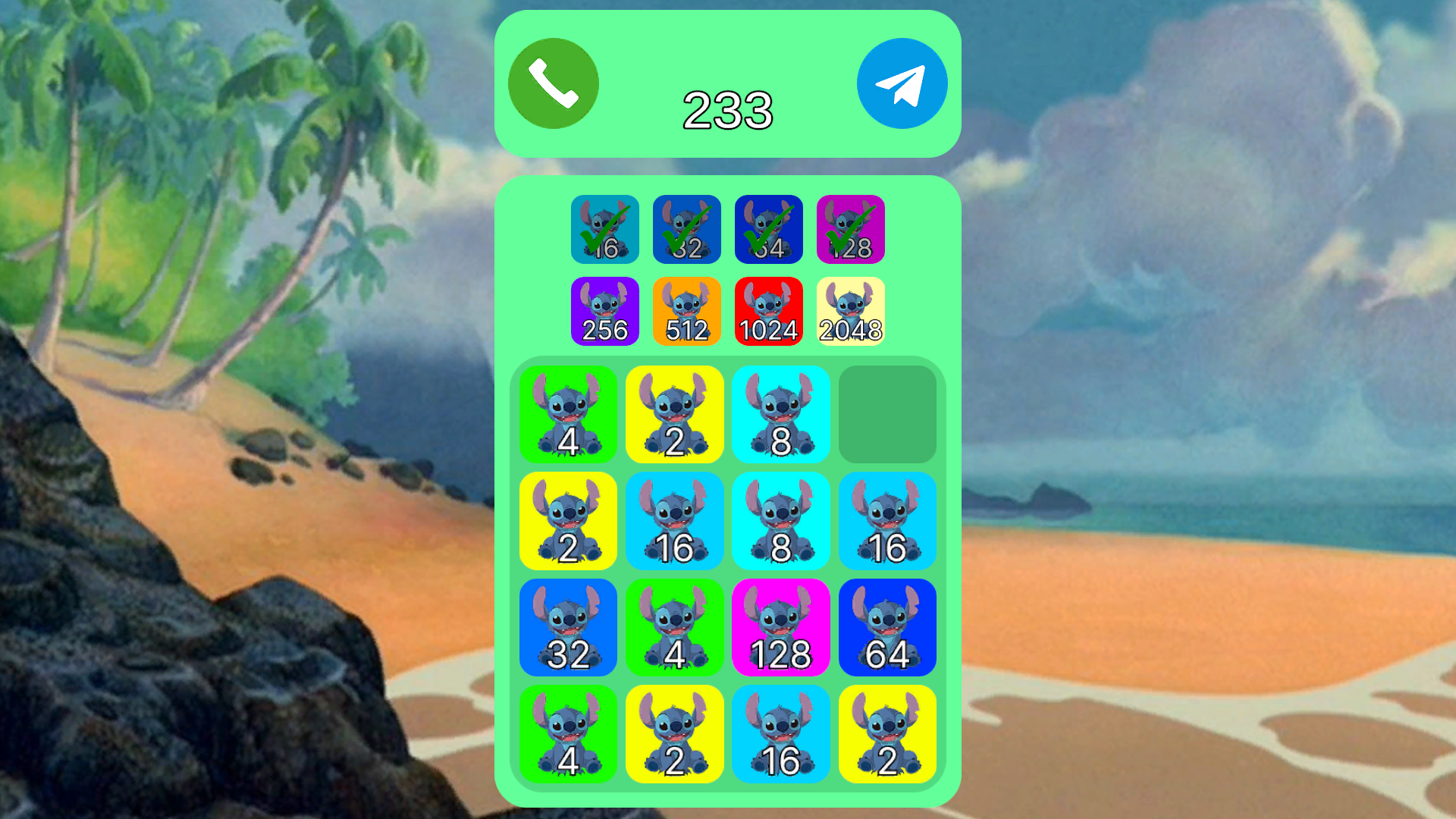
Task: Tap the blue 32 tile in third row
Action: [569, 628]
